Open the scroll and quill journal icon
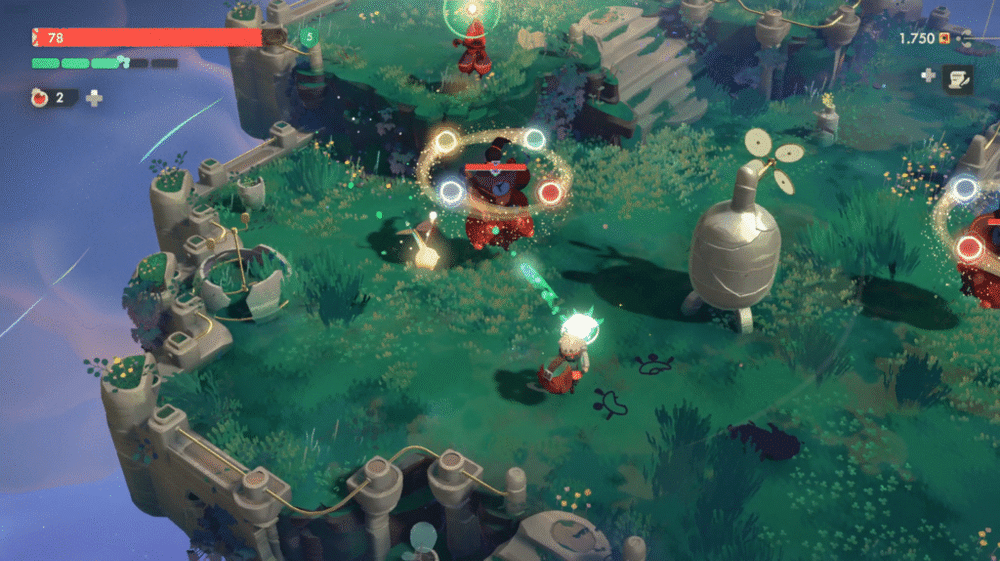The height and width of the screenshot is (561, 1000). coord(958,76)
